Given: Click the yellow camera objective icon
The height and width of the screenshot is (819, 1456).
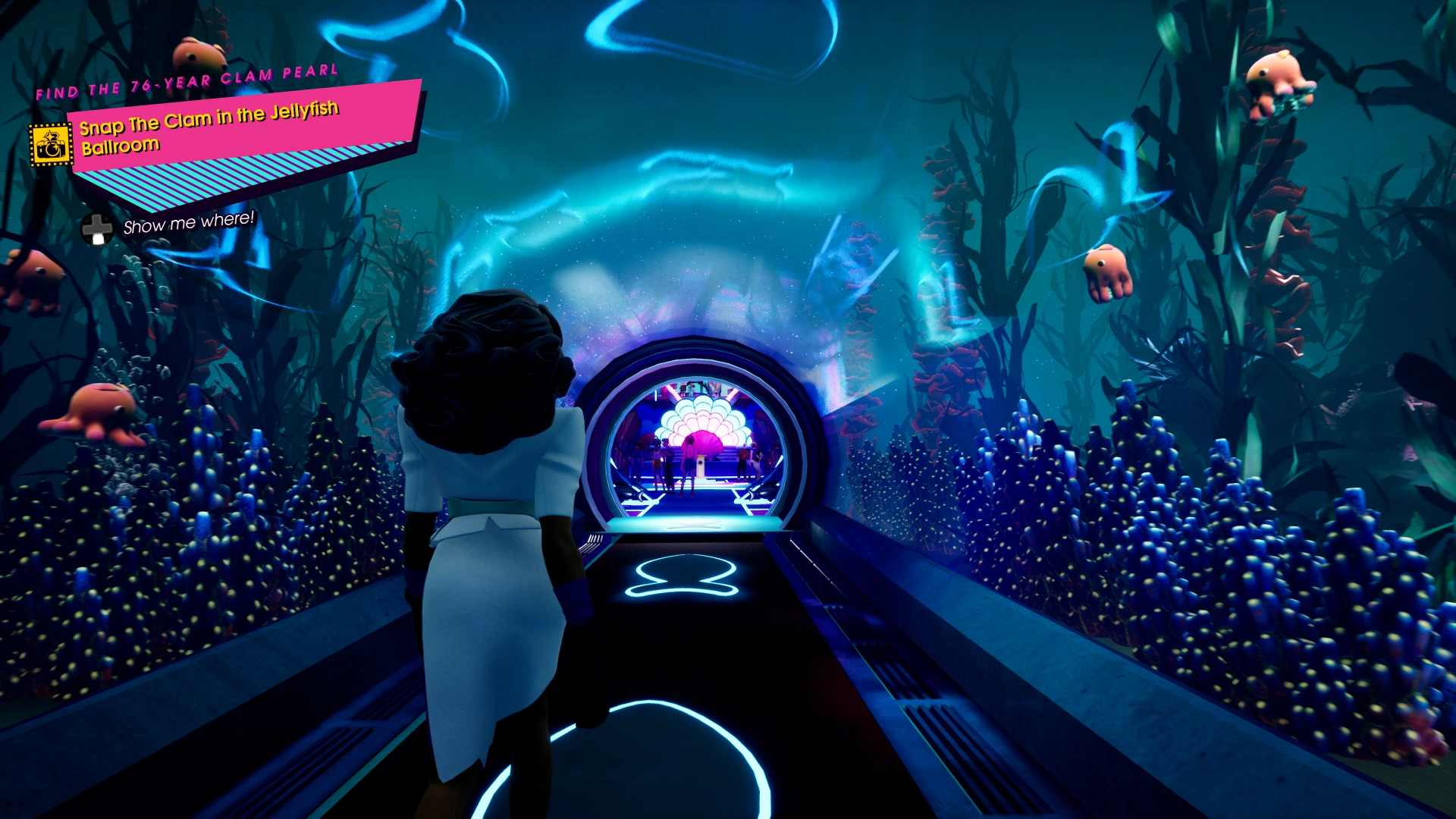Looking at the screenshot, I should 51,144.
